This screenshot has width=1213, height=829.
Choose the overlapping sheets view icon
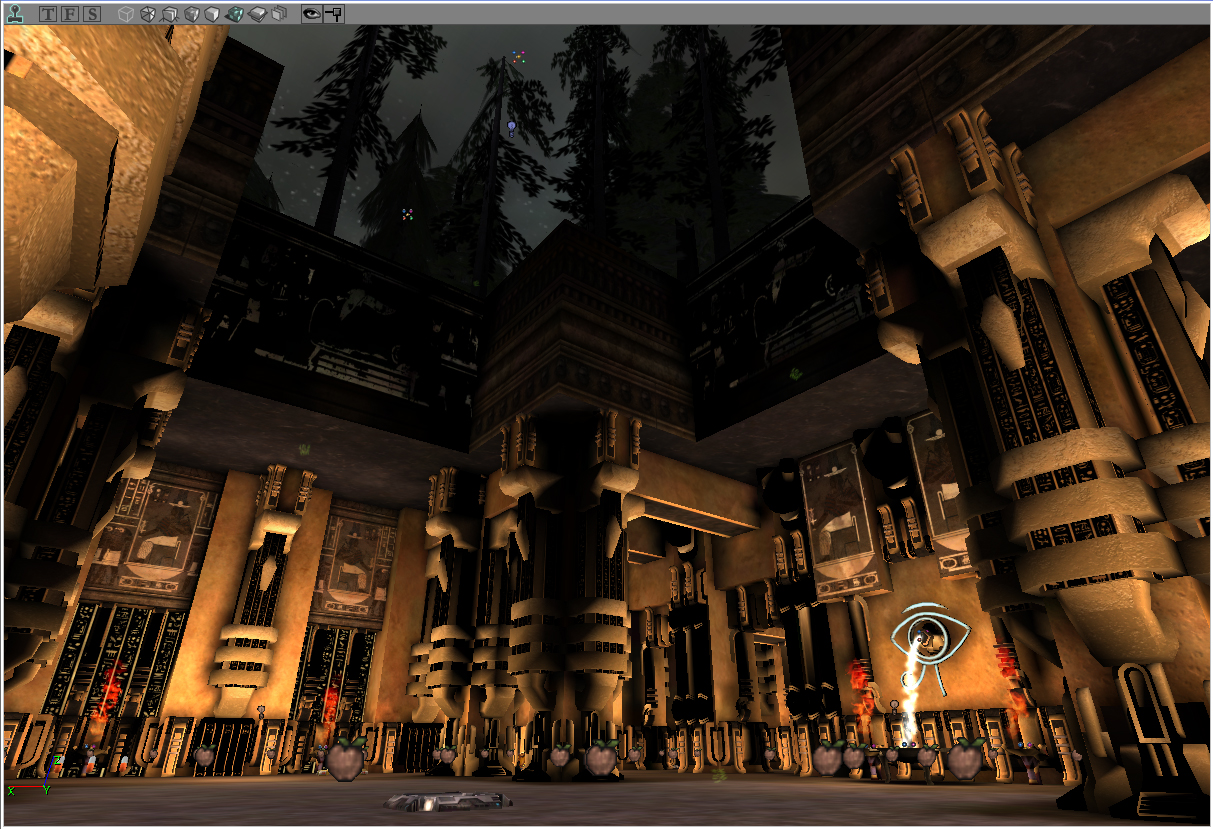[x=279, y=14]
